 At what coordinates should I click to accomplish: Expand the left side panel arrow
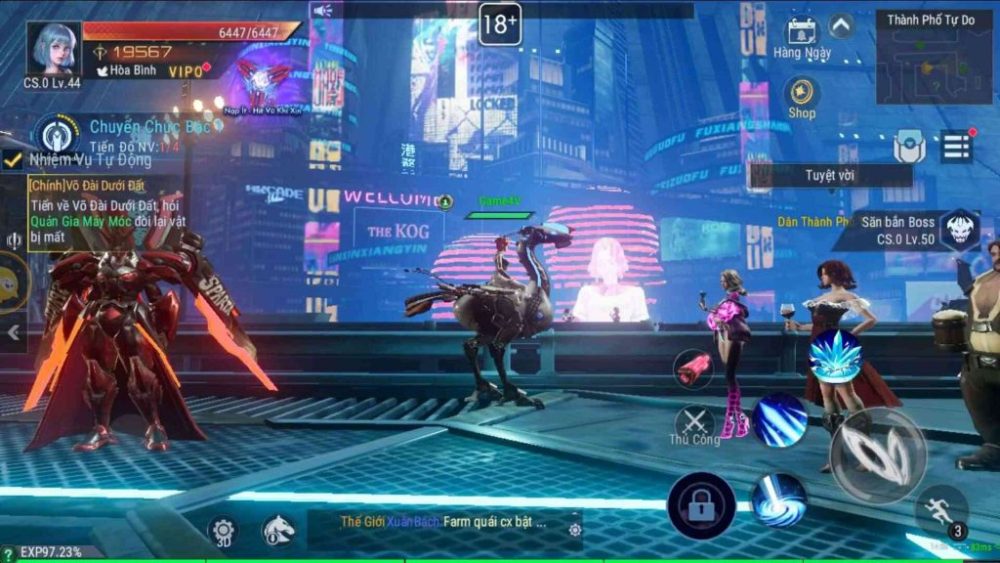(13, 332)
